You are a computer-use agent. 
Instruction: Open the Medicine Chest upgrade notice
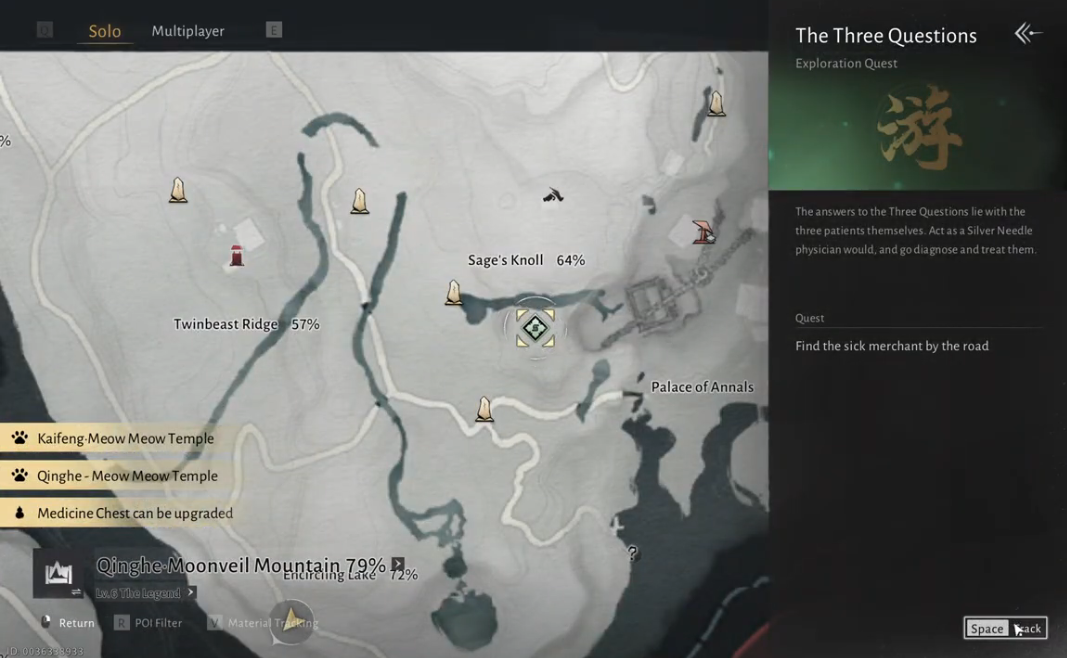tap(134, 513)
